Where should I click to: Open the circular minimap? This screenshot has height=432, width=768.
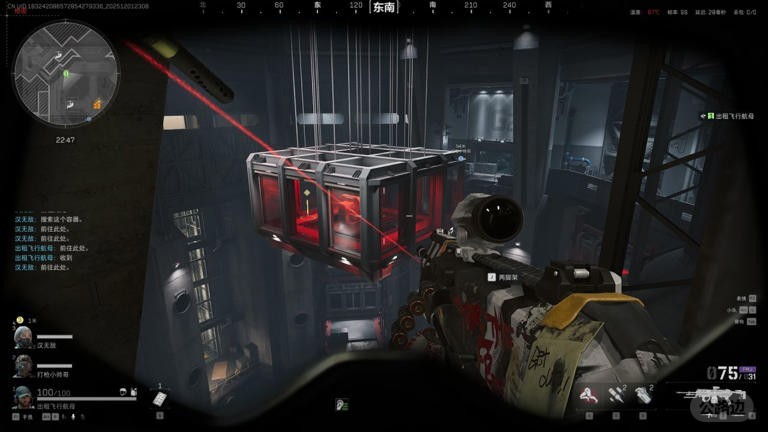click(66, 69)
